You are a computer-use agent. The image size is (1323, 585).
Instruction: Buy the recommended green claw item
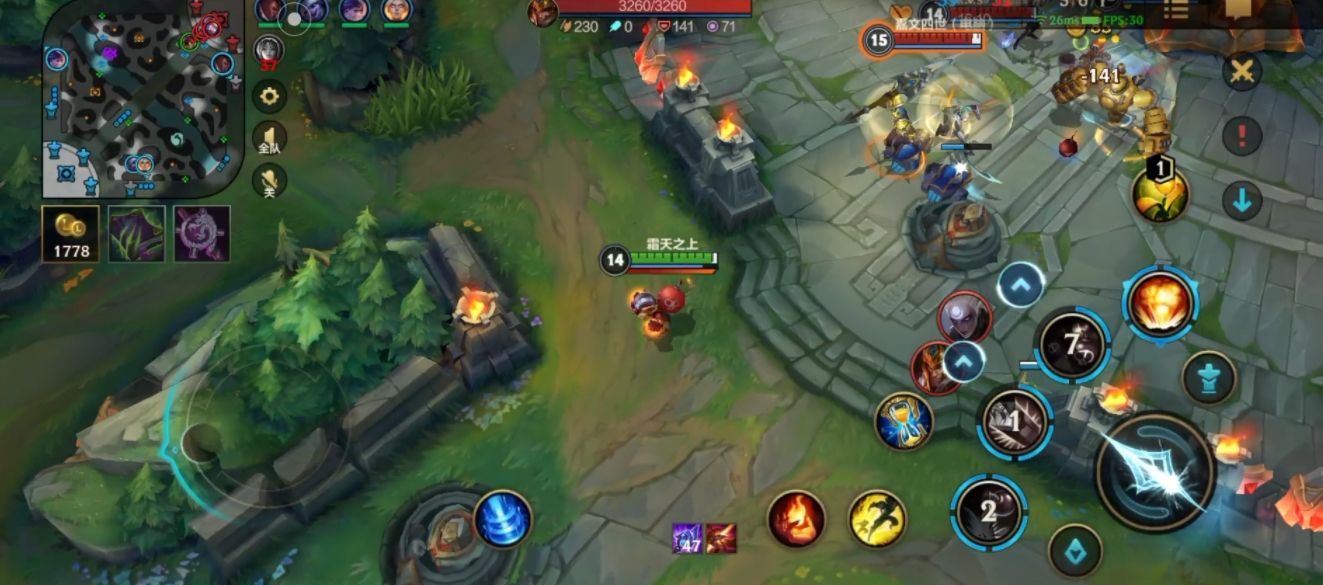click(137, 233)
